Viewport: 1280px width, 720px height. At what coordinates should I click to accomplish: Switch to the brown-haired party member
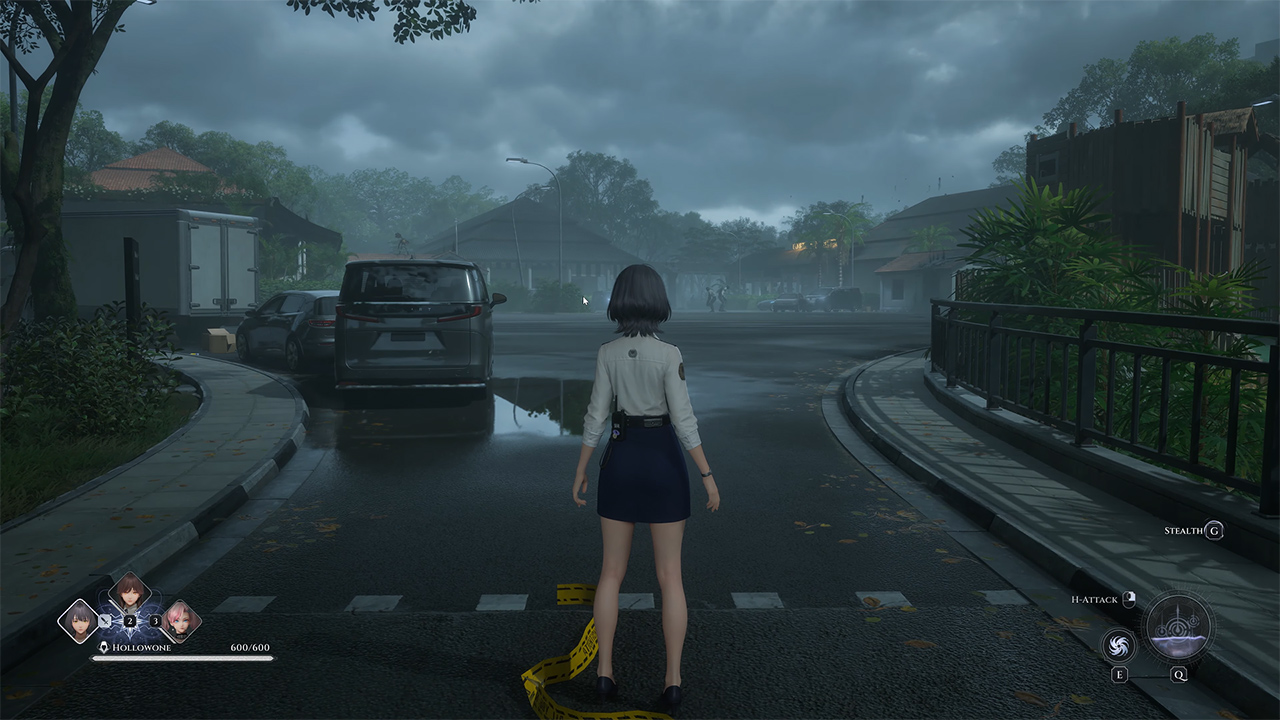point(129,594)
